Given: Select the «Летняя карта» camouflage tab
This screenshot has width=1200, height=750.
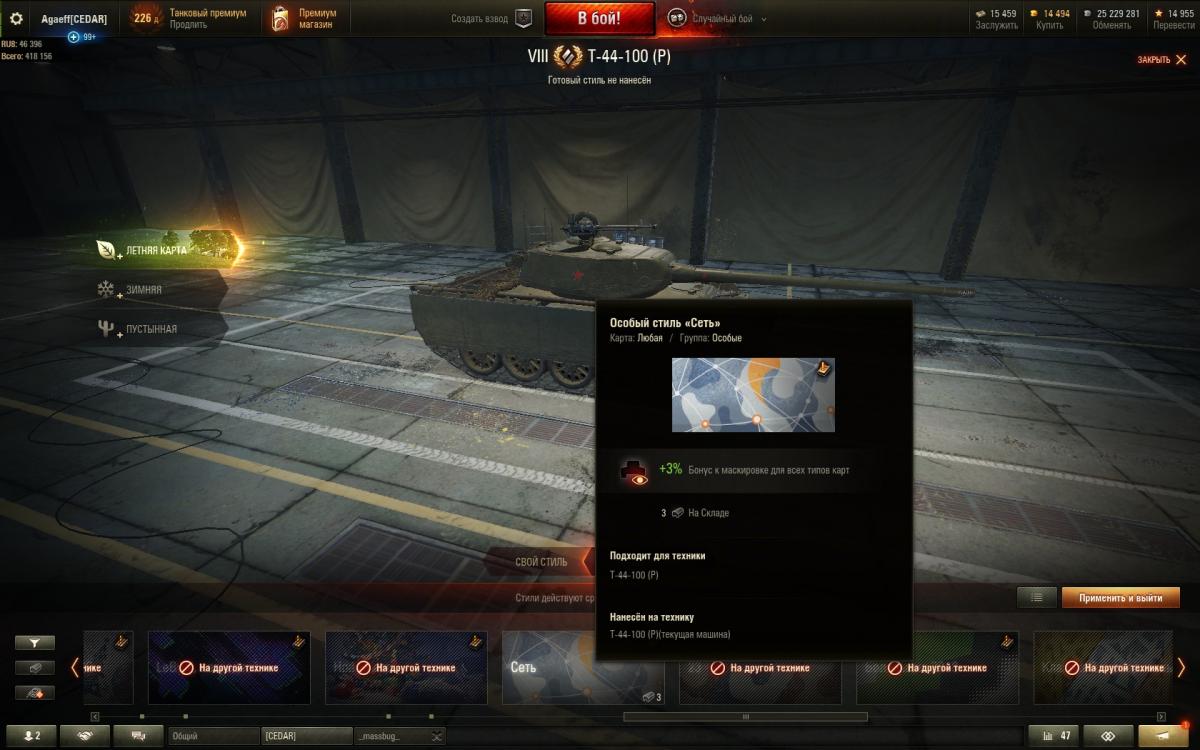Looking at the screenshot, I should pyautogui.click(x=157, y=250).
